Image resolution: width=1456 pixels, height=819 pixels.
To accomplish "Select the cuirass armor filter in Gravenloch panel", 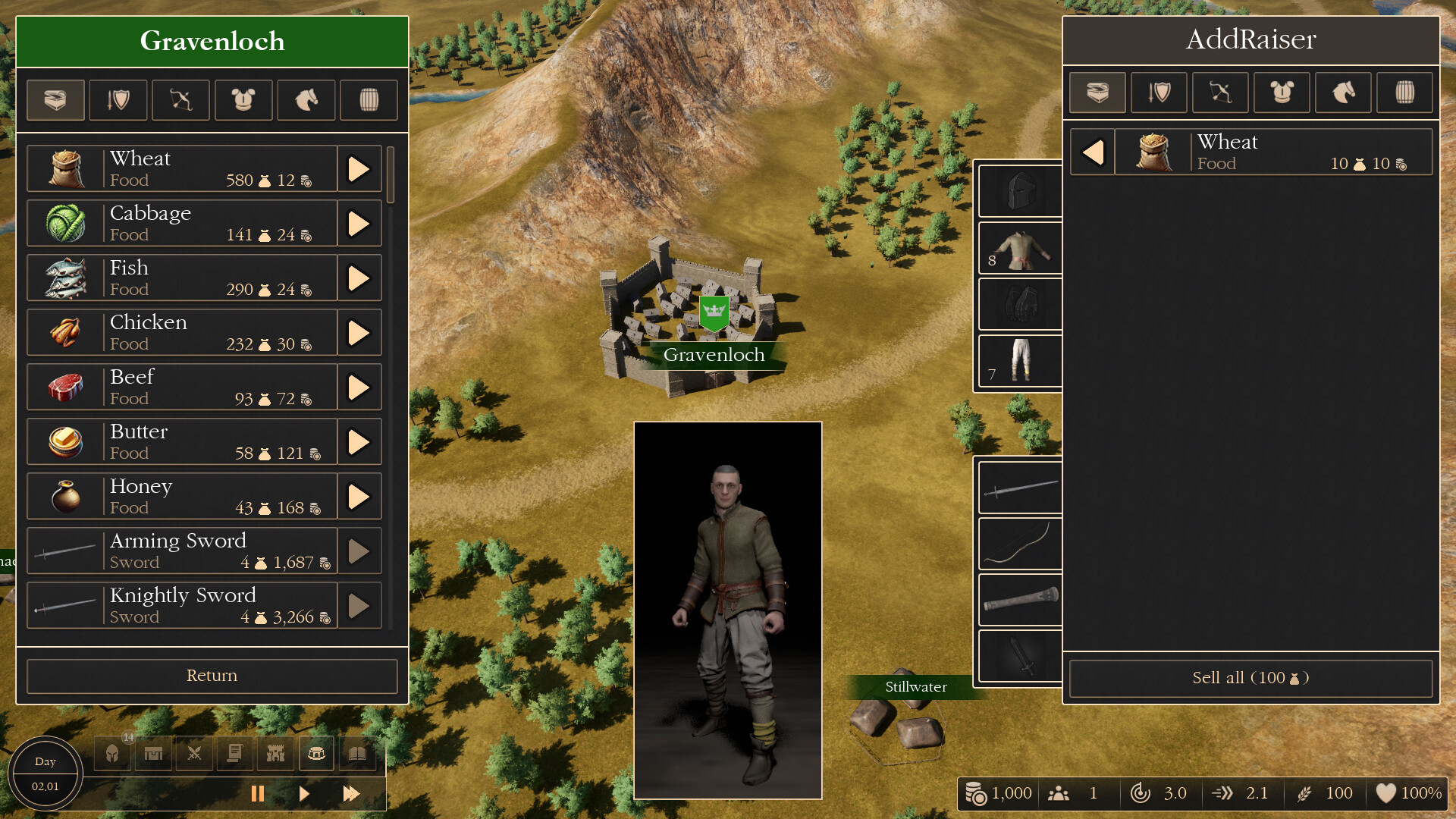I will tap(243, 99).
